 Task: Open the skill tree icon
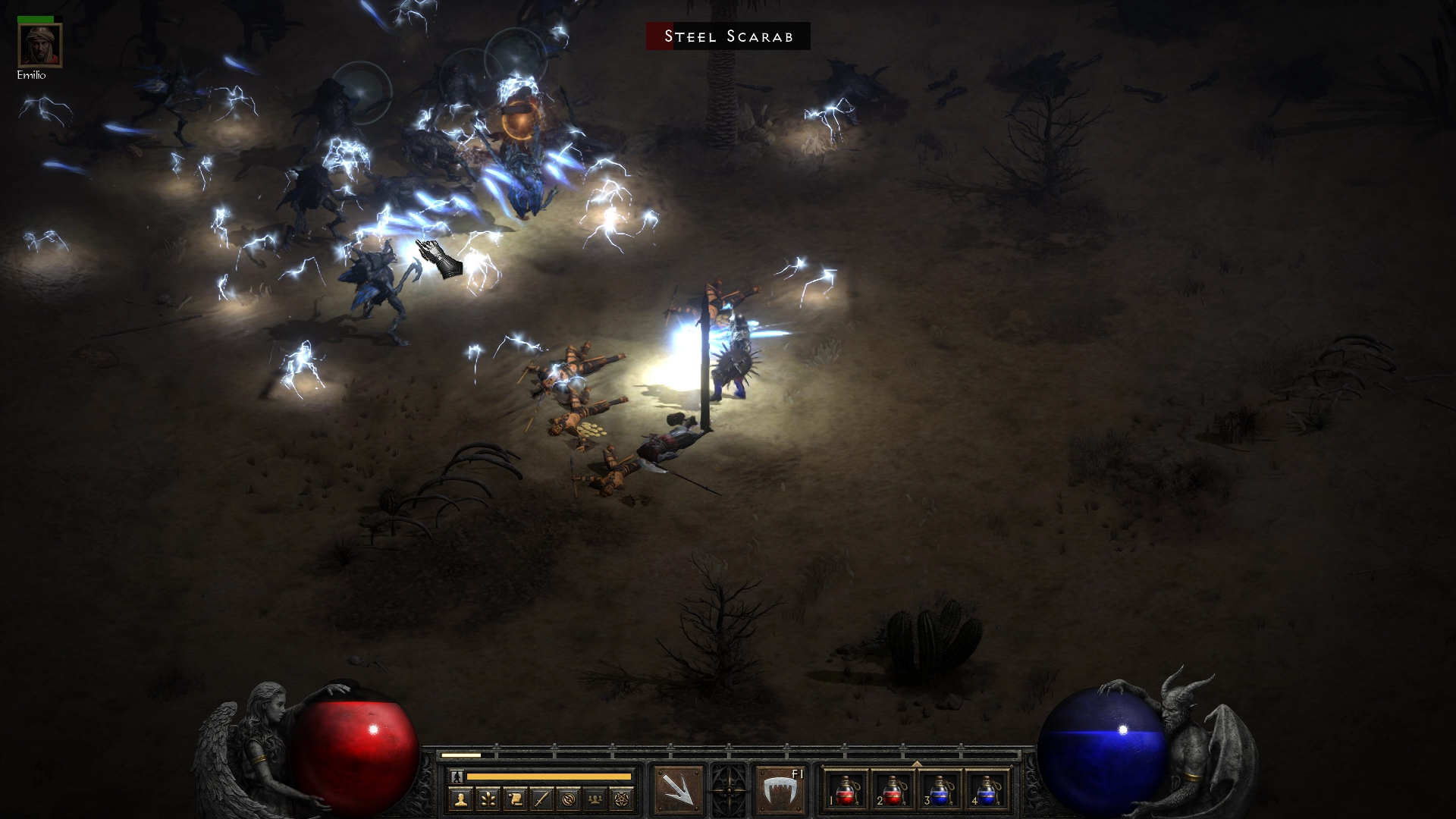click(488, 799)
